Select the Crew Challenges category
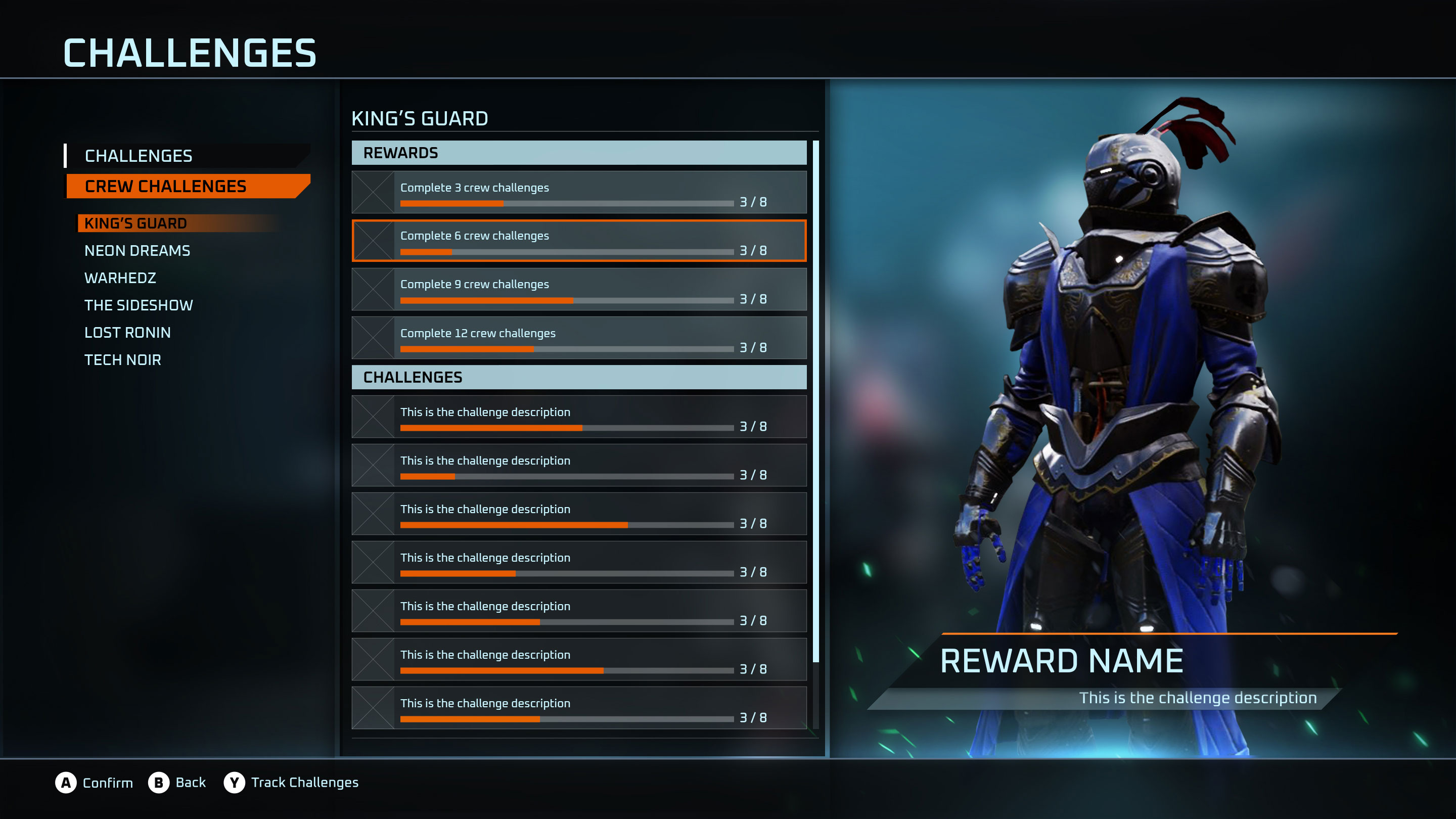Viewport: 1456px width, 819px height. pos(165,187)
